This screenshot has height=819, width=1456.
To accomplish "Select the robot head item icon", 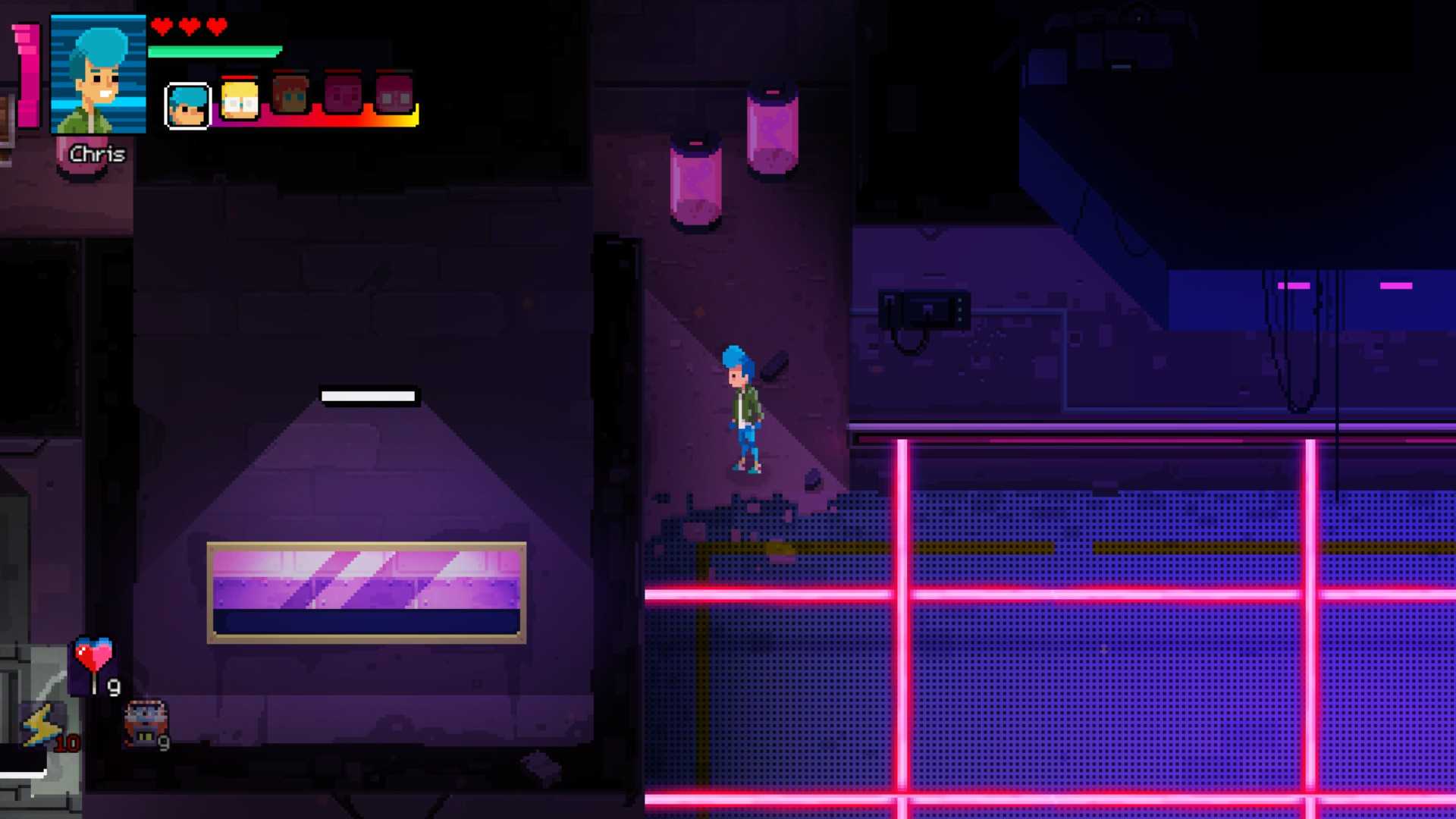I will click(x=146, y=723).
